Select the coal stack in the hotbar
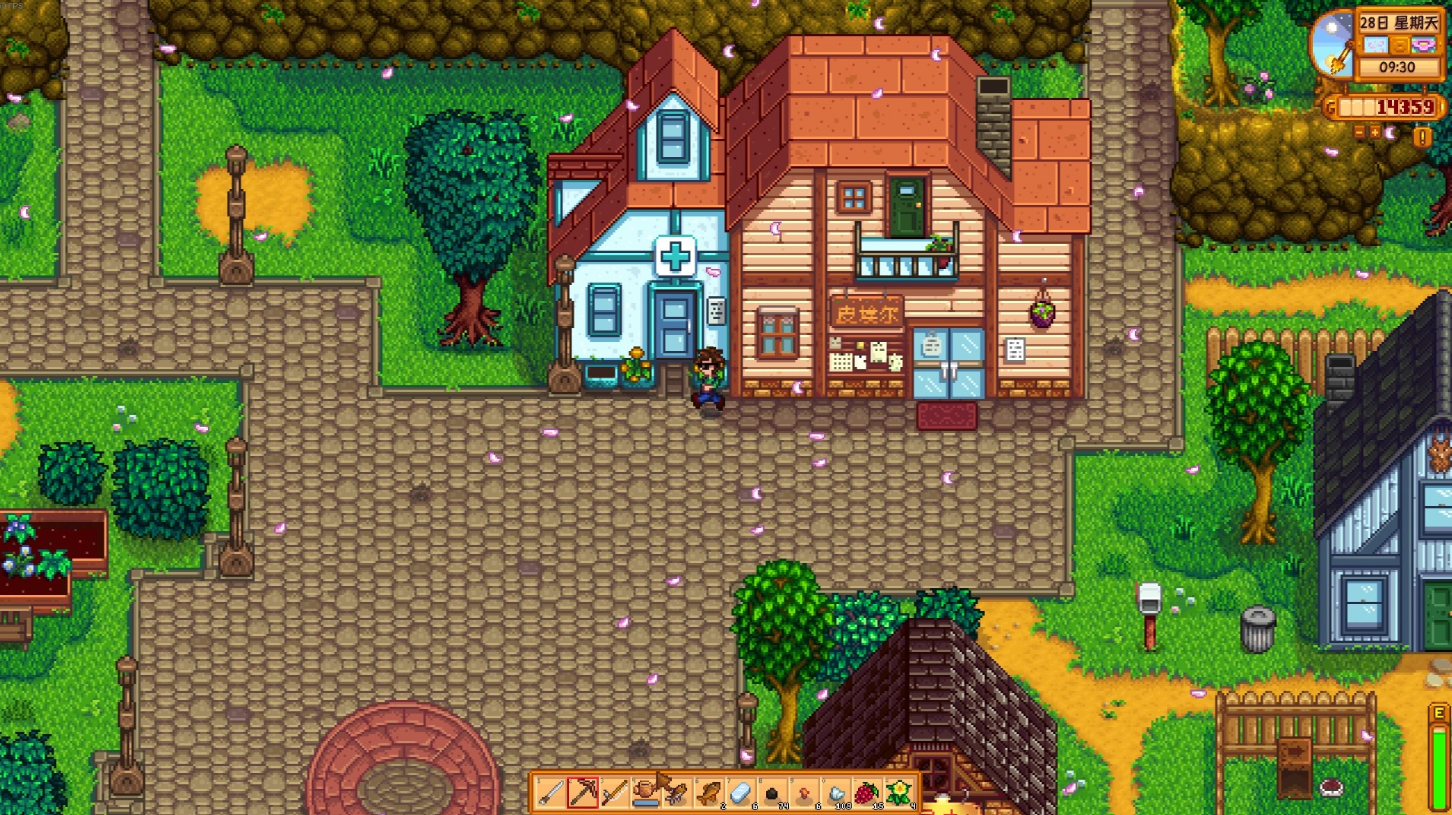Image resolution: width=1452 pixels, height=815 pixels. coord(772,793)
